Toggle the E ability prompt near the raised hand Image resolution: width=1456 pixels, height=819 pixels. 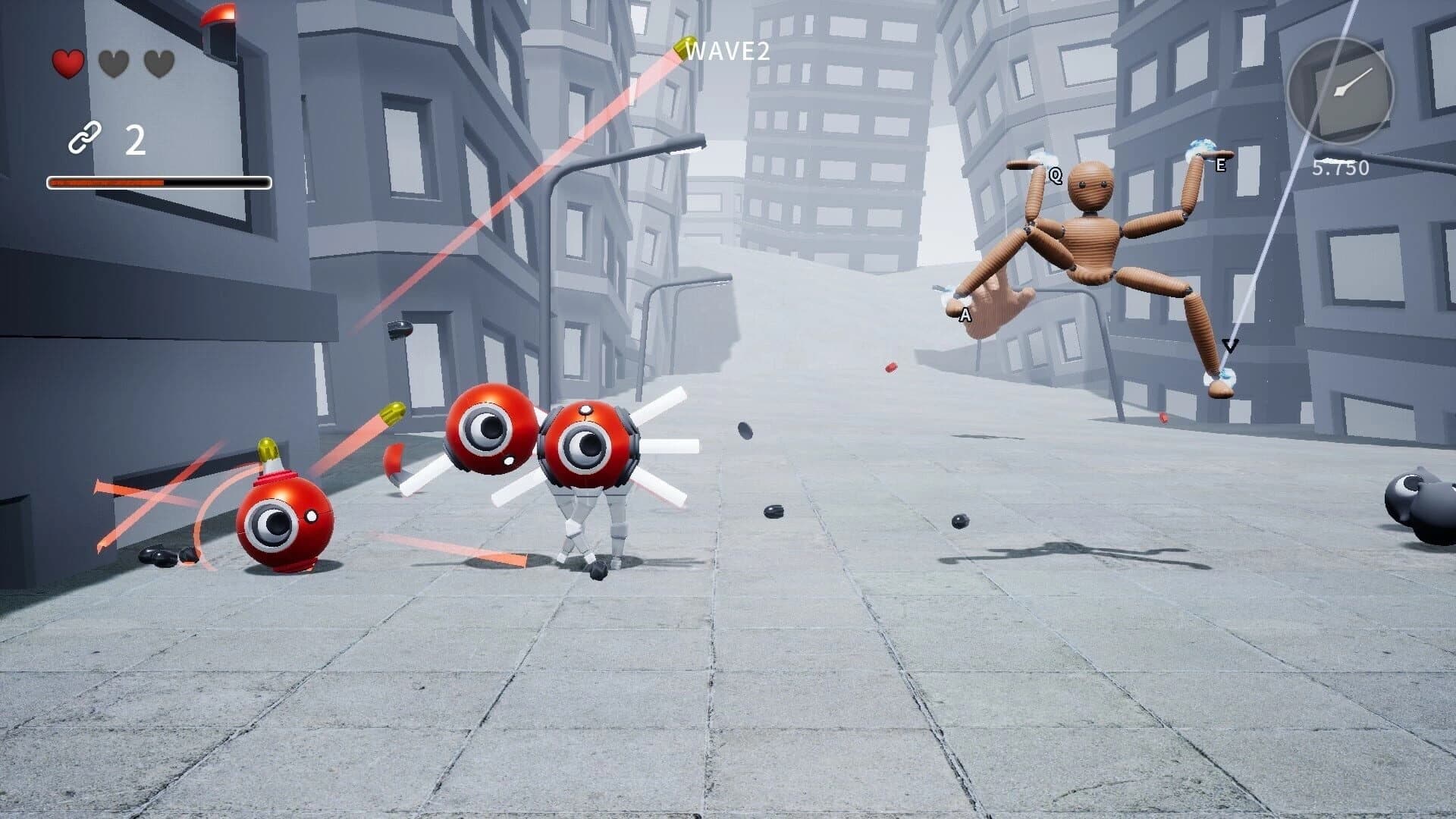(x=1221, y=164)
